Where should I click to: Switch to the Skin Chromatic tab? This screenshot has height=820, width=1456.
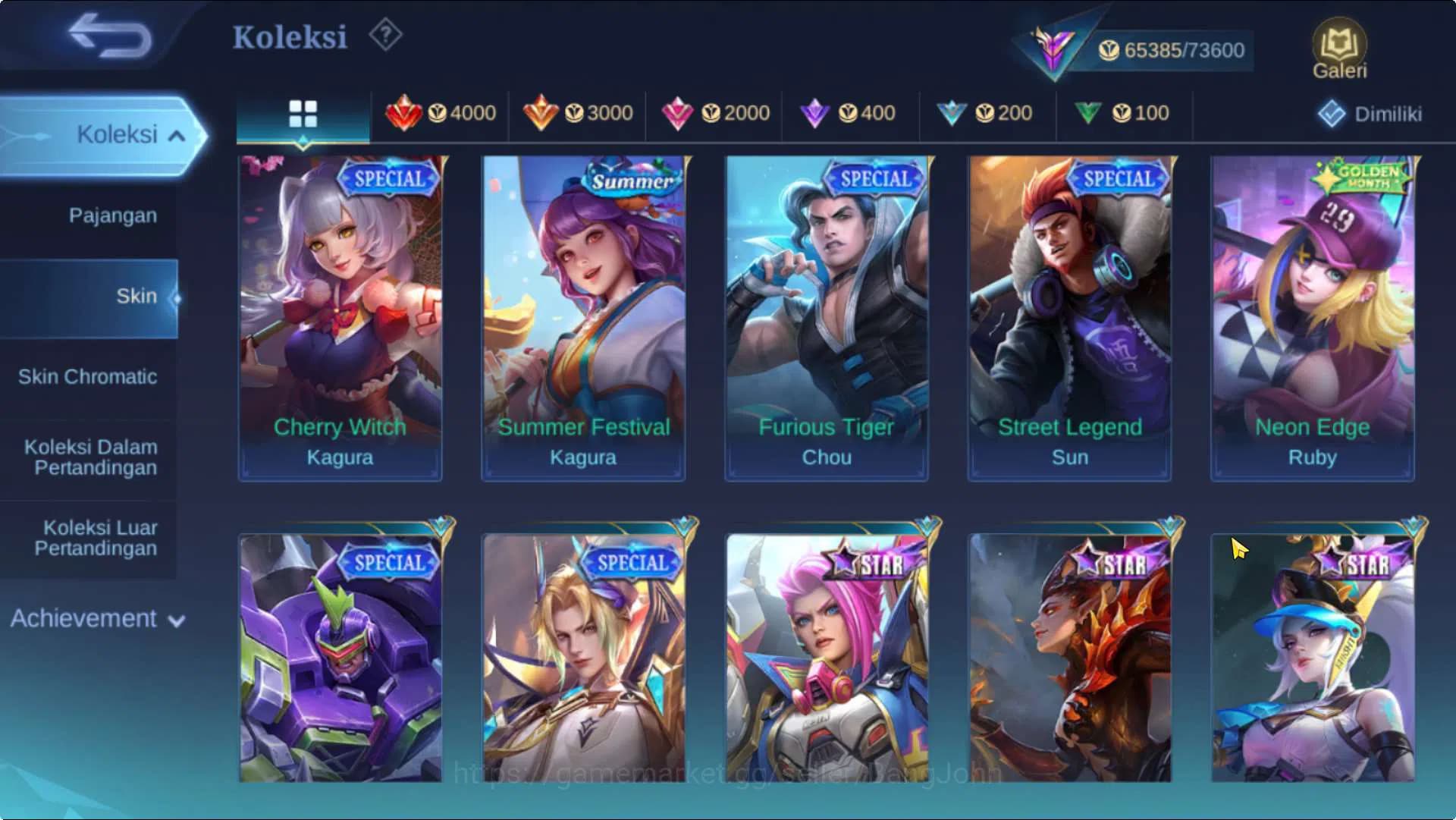[x=89, y=377]
